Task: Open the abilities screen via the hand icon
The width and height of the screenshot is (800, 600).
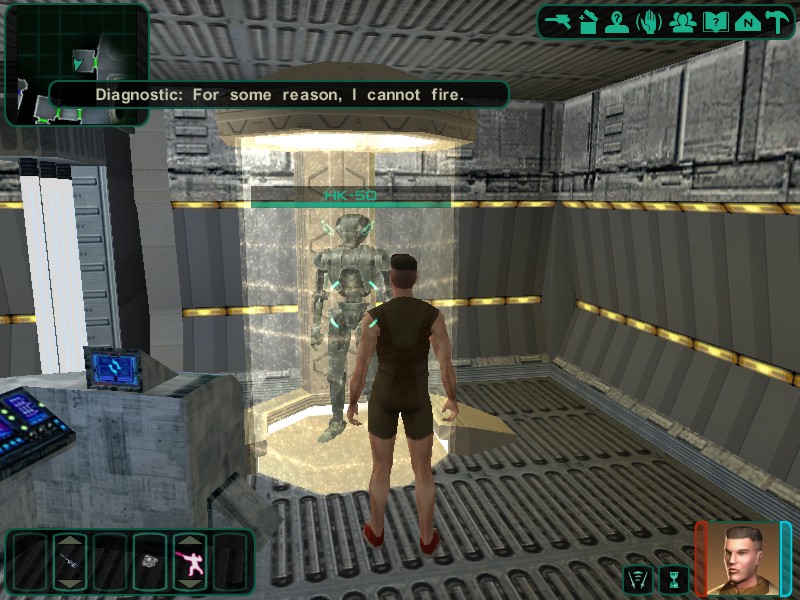Action: point(650,22)
